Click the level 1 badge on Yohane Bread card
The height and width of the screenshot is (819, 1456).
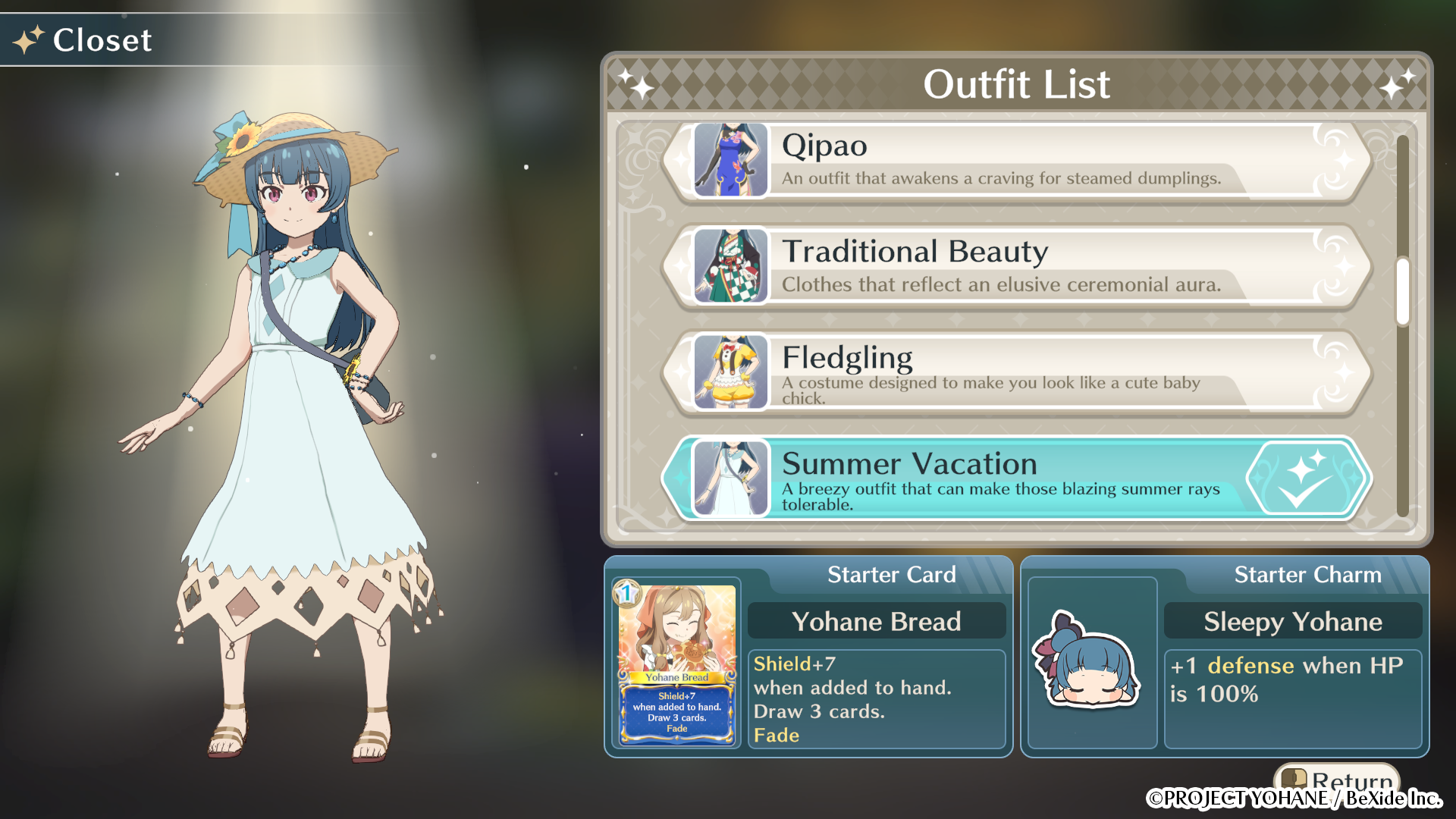(x=624, y=594)
